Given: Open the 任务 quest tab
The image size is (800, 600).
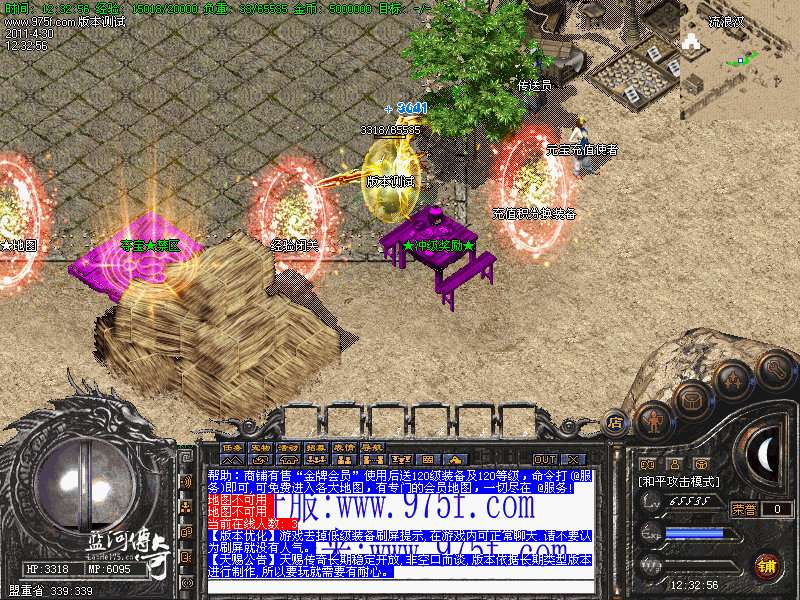Looking at the screenshot, I should (x=232, y=446).
